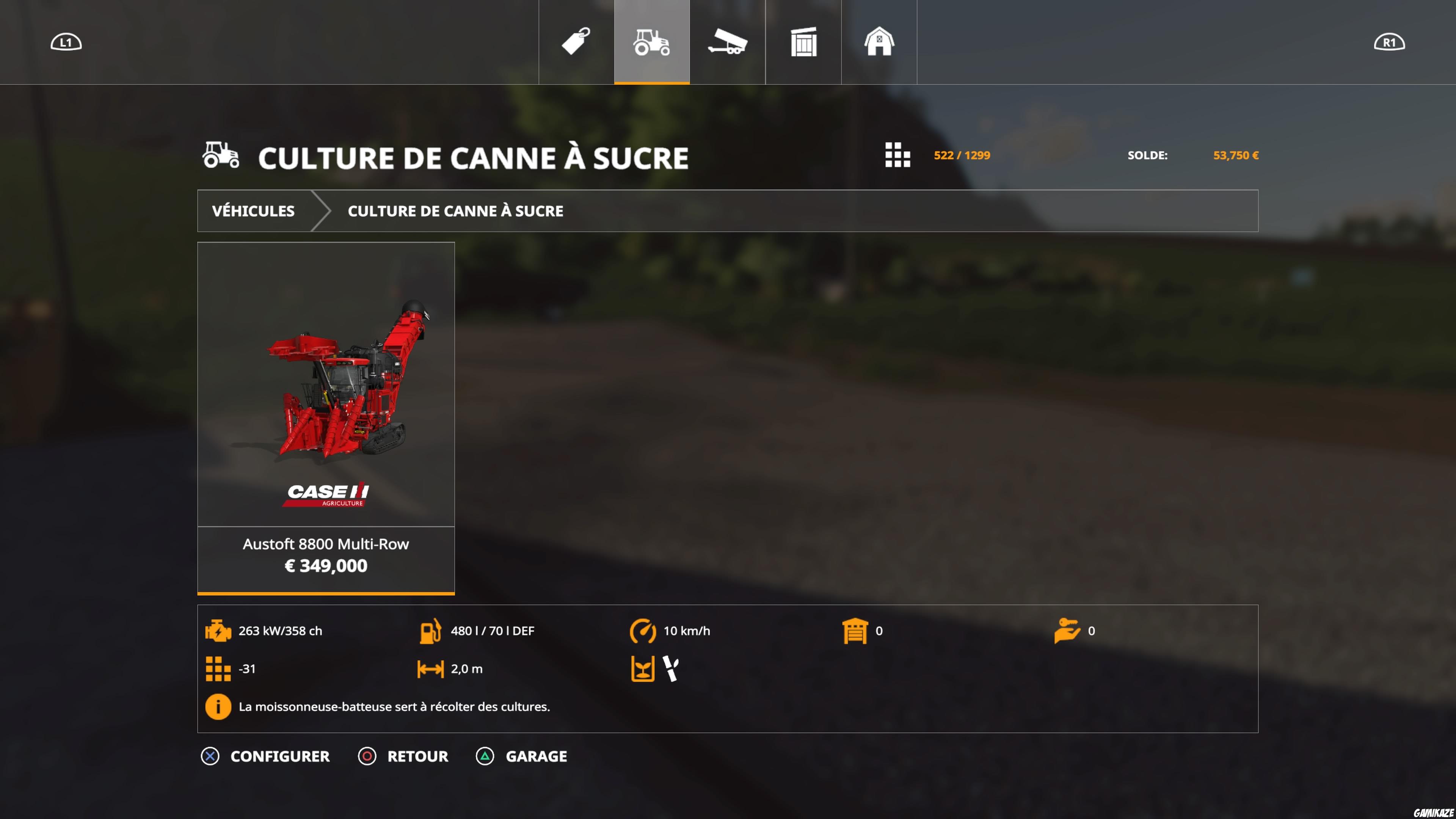Select the tractor vehicles category icon
The image size is (1456, 819).
651,41
